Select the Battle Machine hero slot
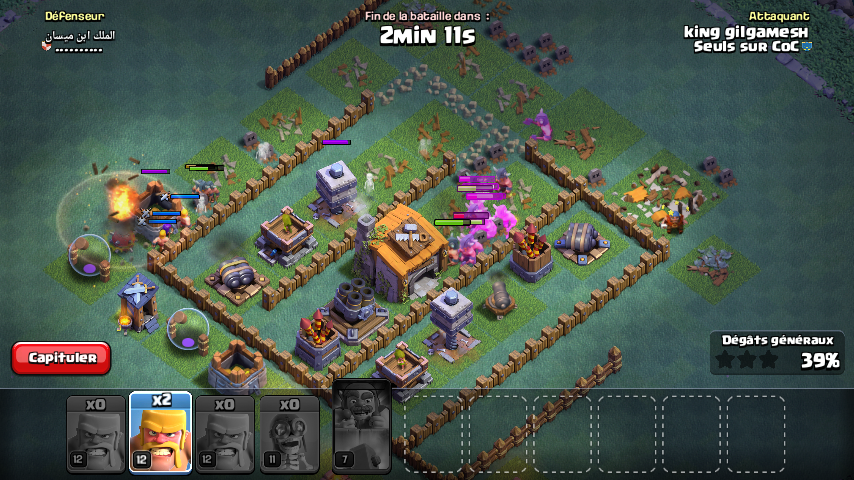The width and height of the screenshot is (854, 480). (361, 427)
